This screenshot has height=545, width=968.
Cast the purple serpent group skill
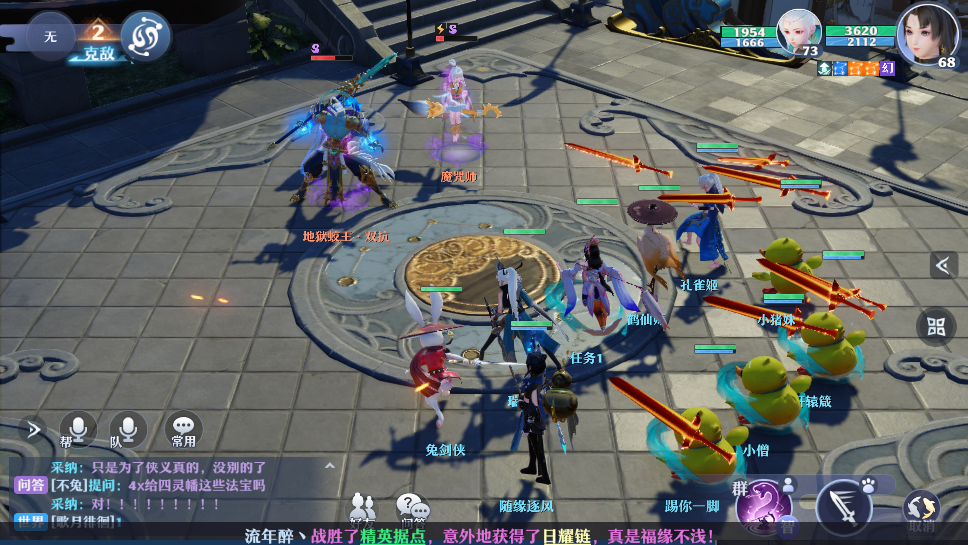pyautogui.click(x=765, y=506)
